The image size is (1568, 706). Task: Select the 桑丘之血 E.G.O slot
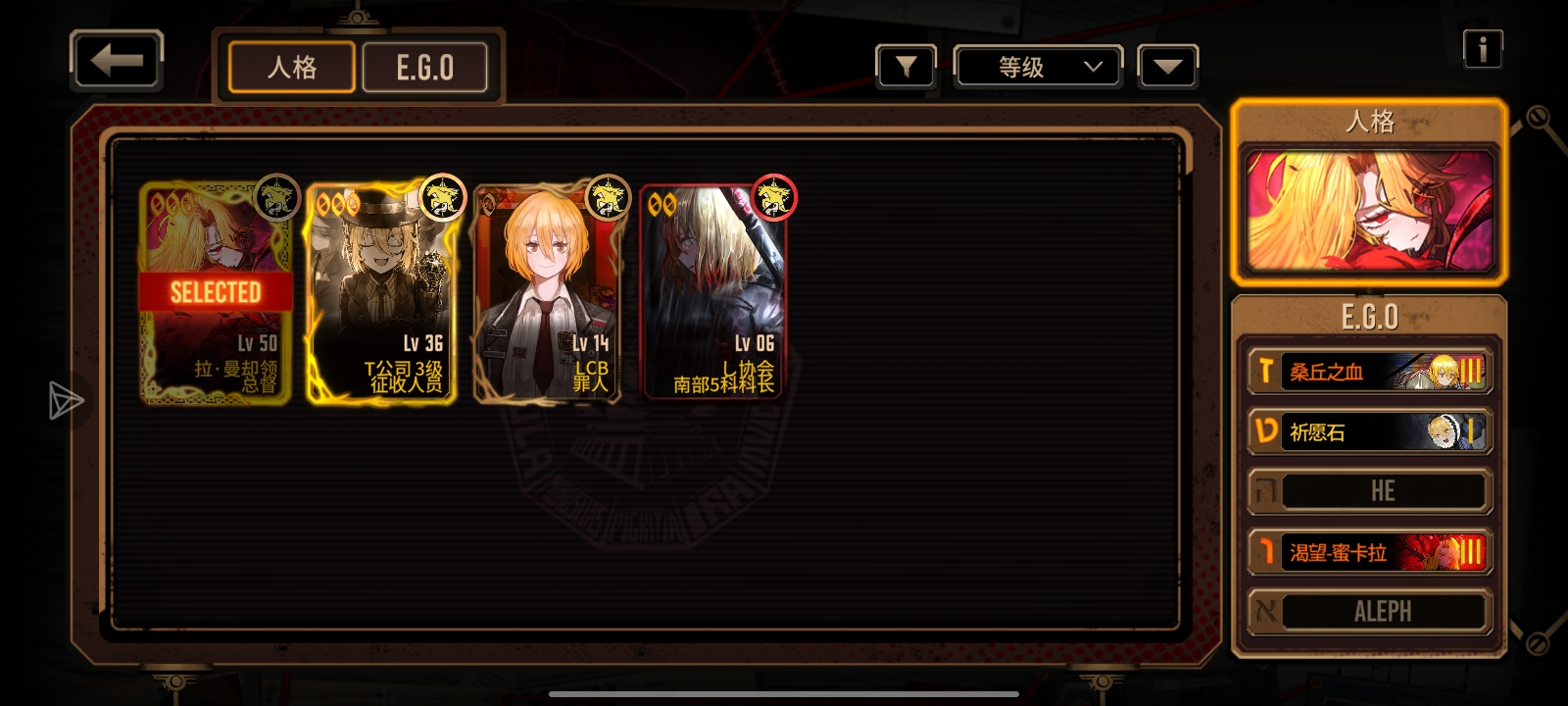click(1369, 372)
